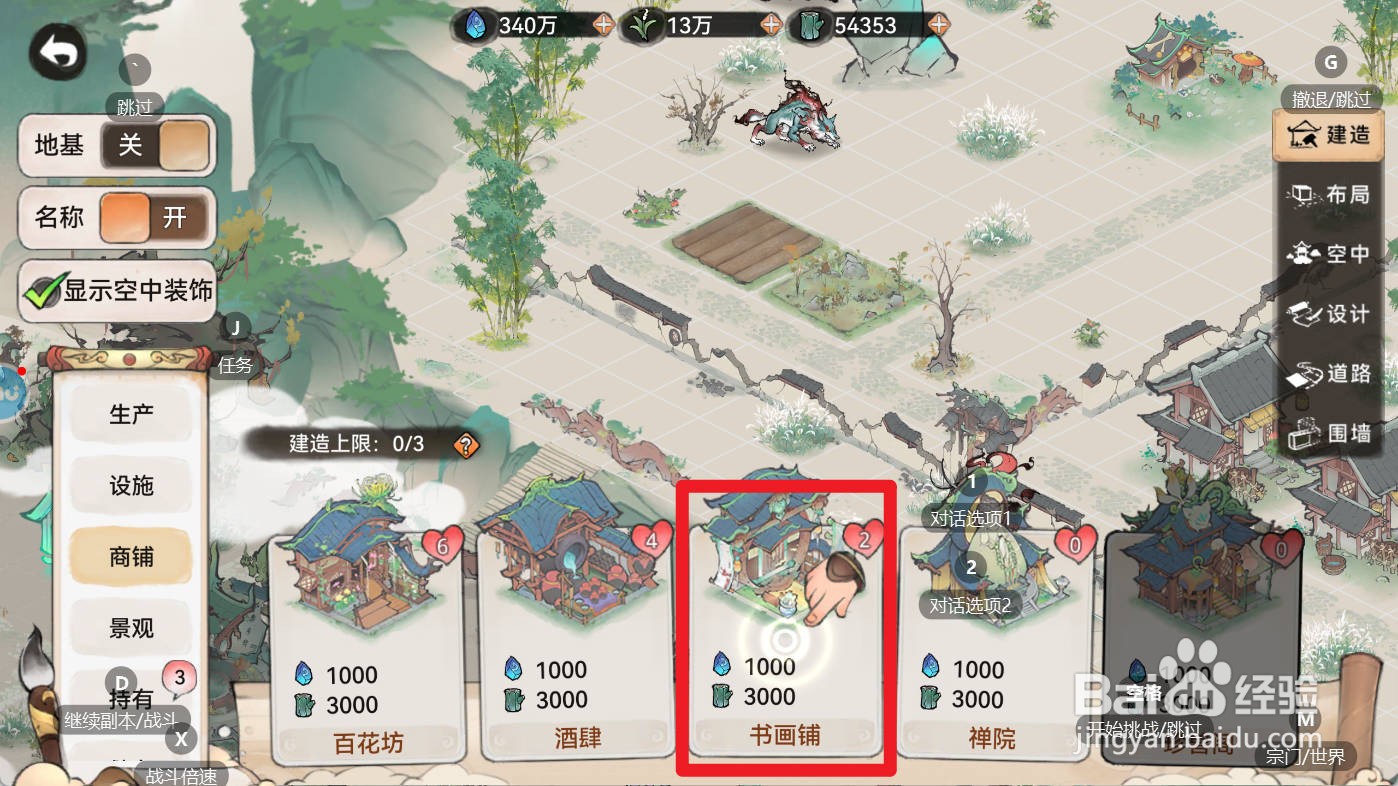Select the 书画铺 building card to place
Screen dimensions: 1398x786
point(785,630)
